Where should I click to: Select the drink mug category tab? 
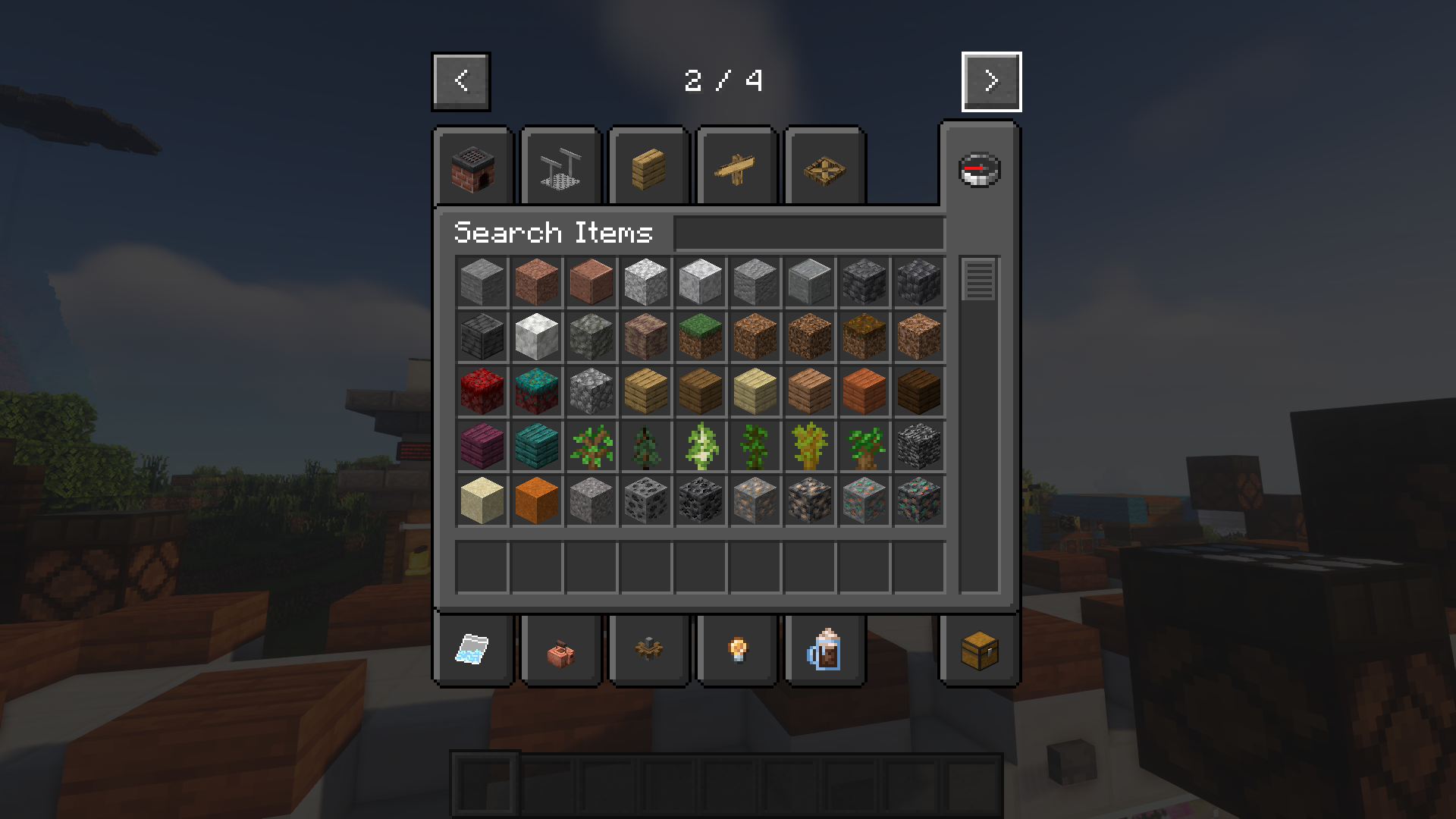pyautogui.click(x=824, y=650)
